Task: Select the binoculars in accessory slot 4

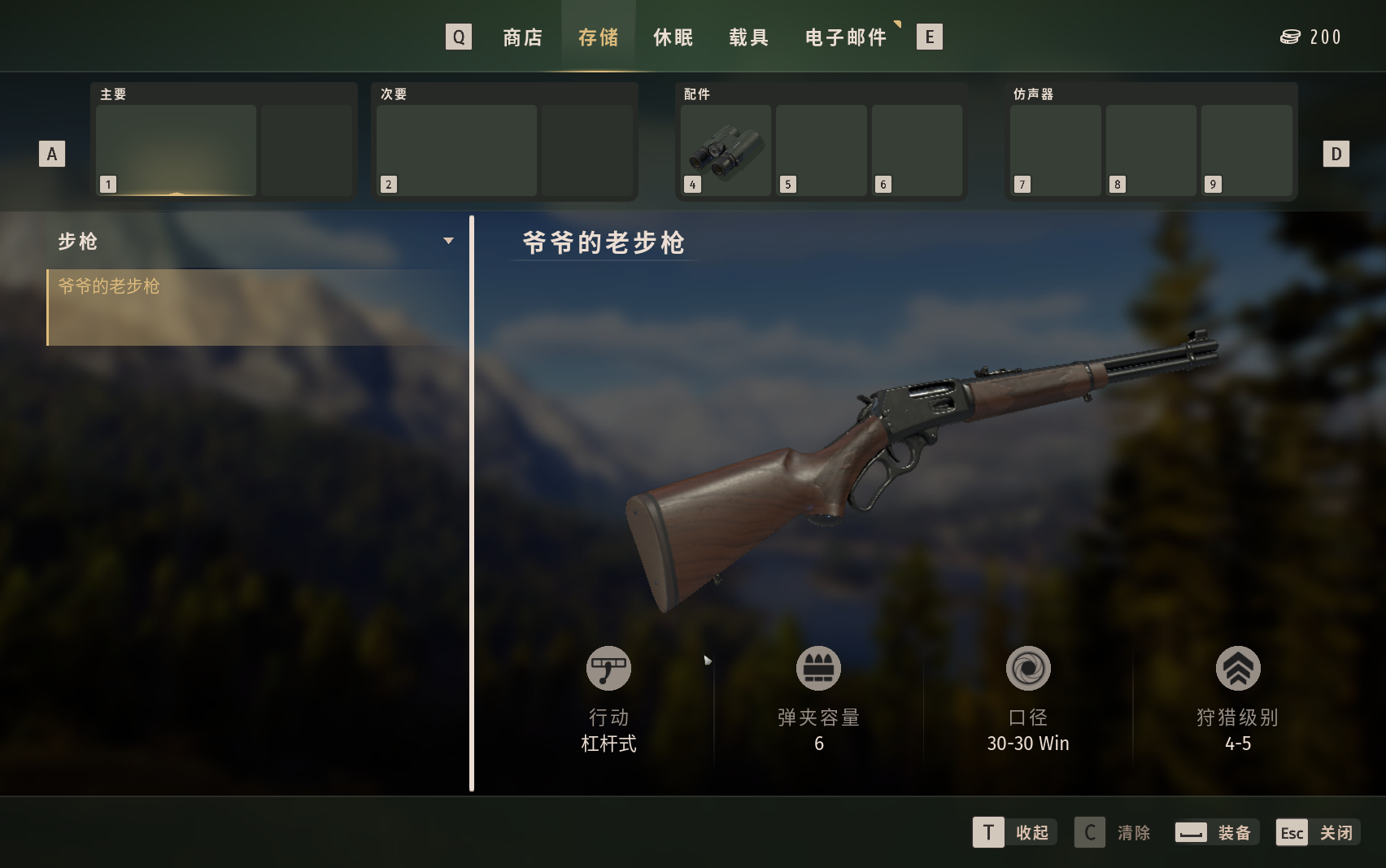Action: pyautogui.click(x=725, y=150)
